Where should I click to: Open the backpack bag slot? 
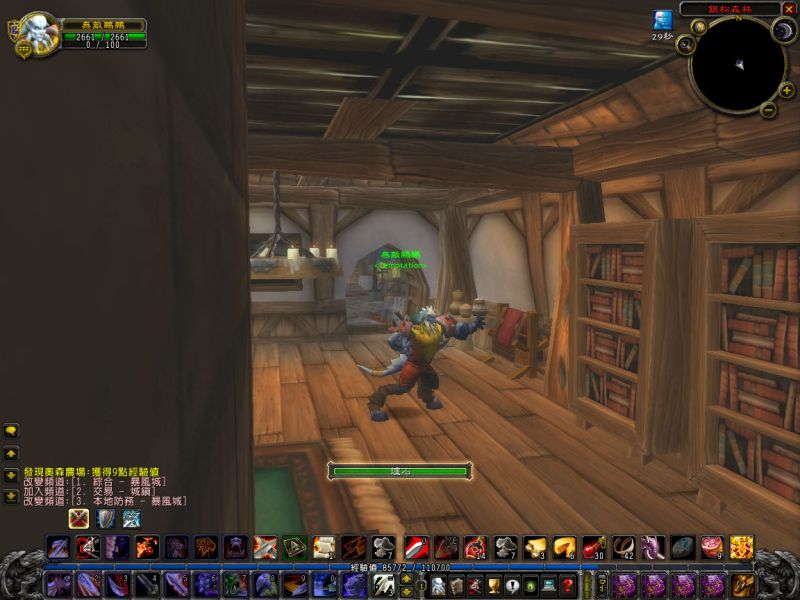tap(742, 584)
